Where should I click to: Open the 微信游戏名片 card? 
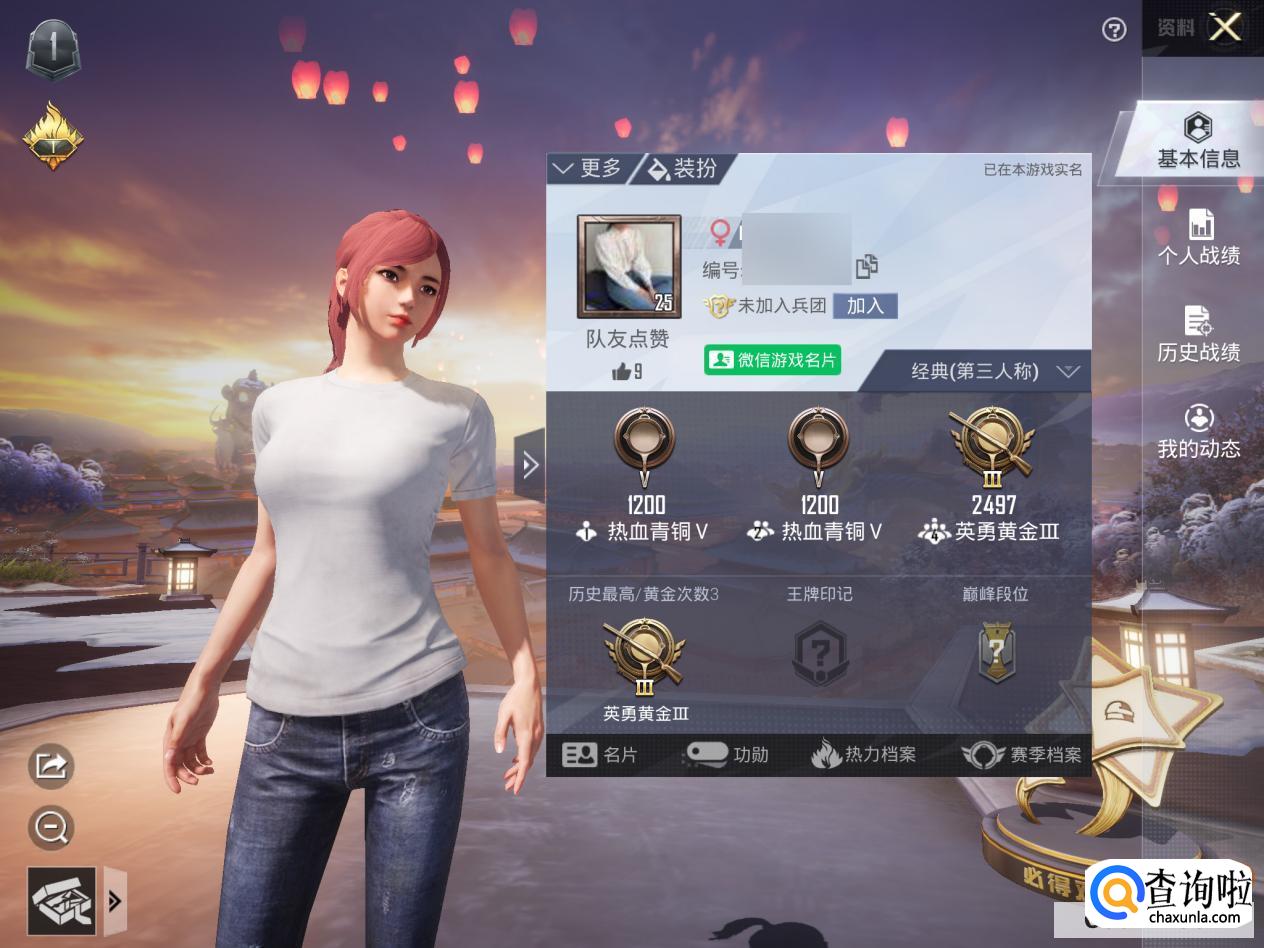773,360
